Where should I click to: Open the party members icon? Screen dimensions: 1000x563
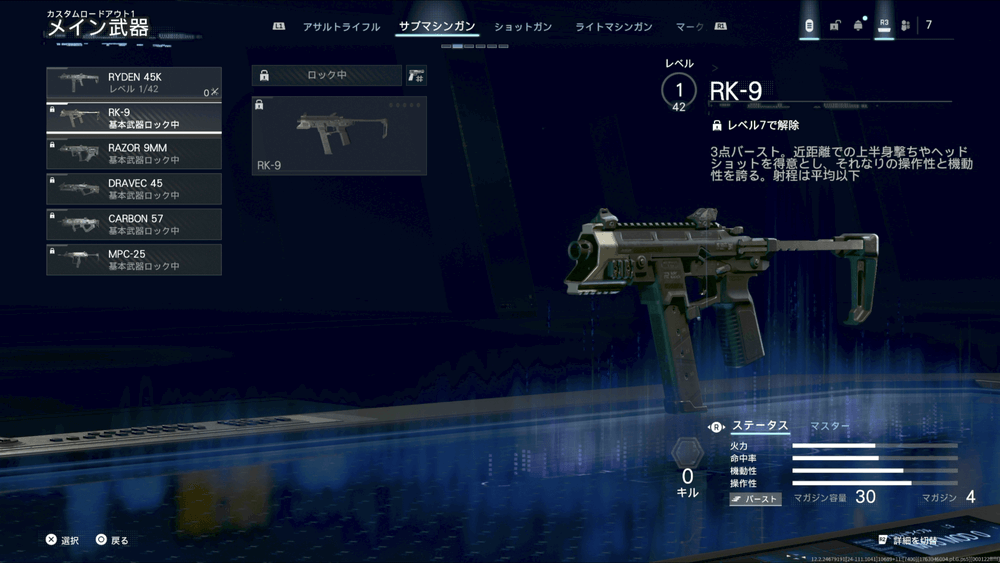(905, 26)
